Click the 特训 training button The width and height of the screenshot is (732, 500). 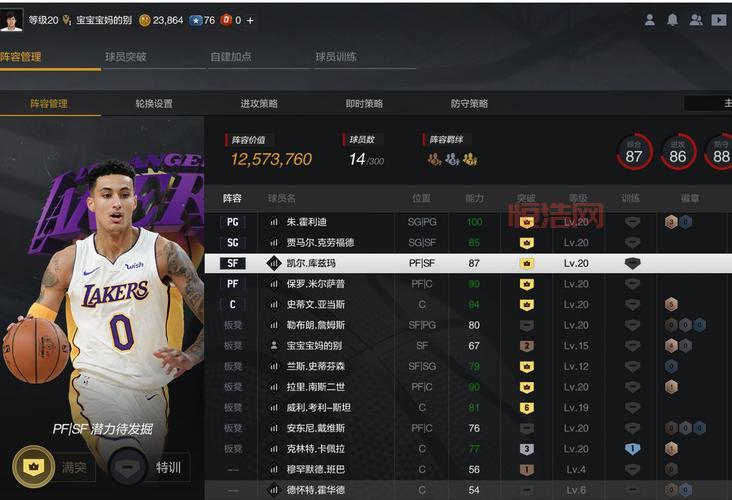[151, 466]
